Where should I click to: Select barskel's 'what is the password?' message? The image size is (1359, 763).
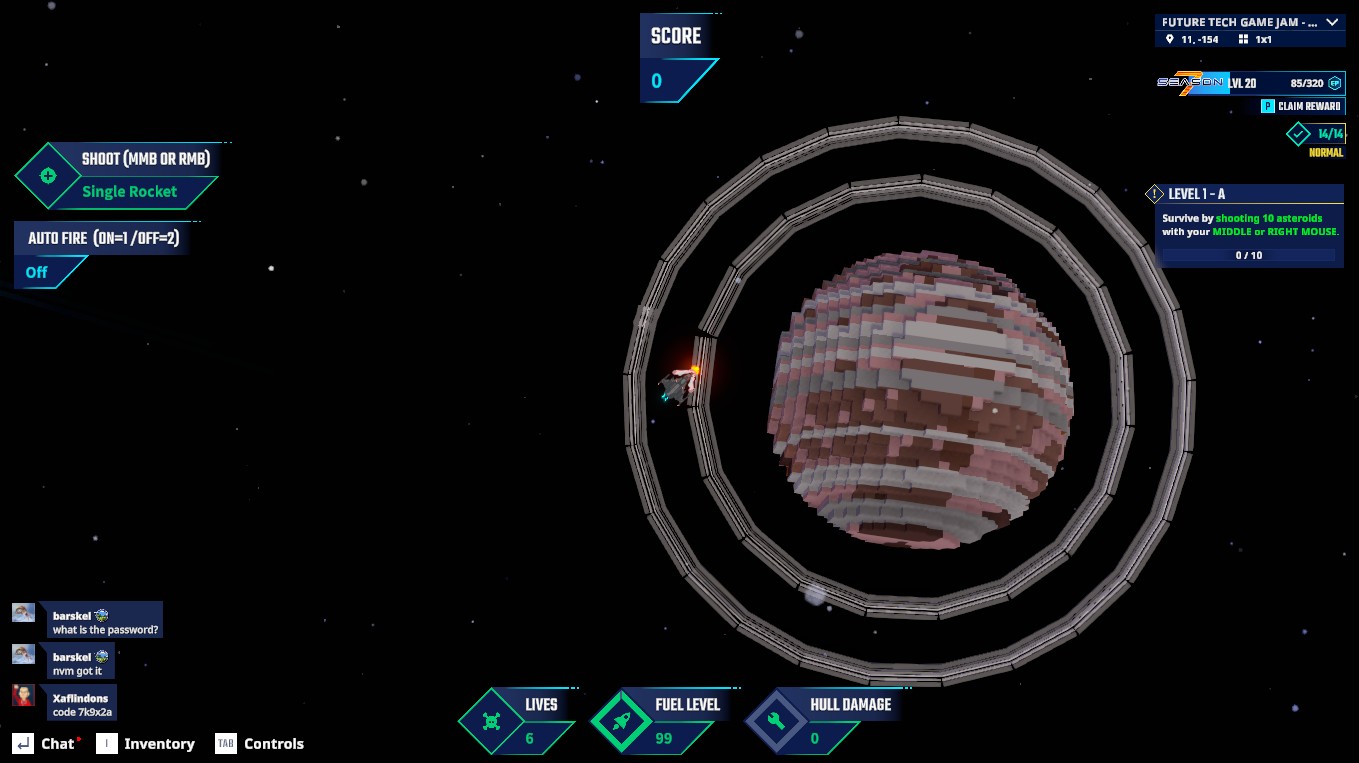(105, 623)
